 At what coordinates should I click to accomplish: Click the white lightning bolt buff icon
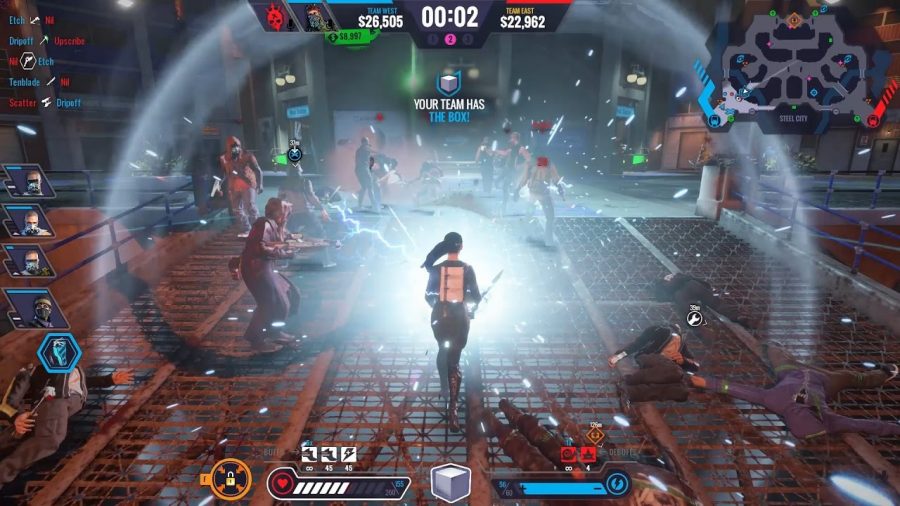pyautogui.click(x=349, y=454)
